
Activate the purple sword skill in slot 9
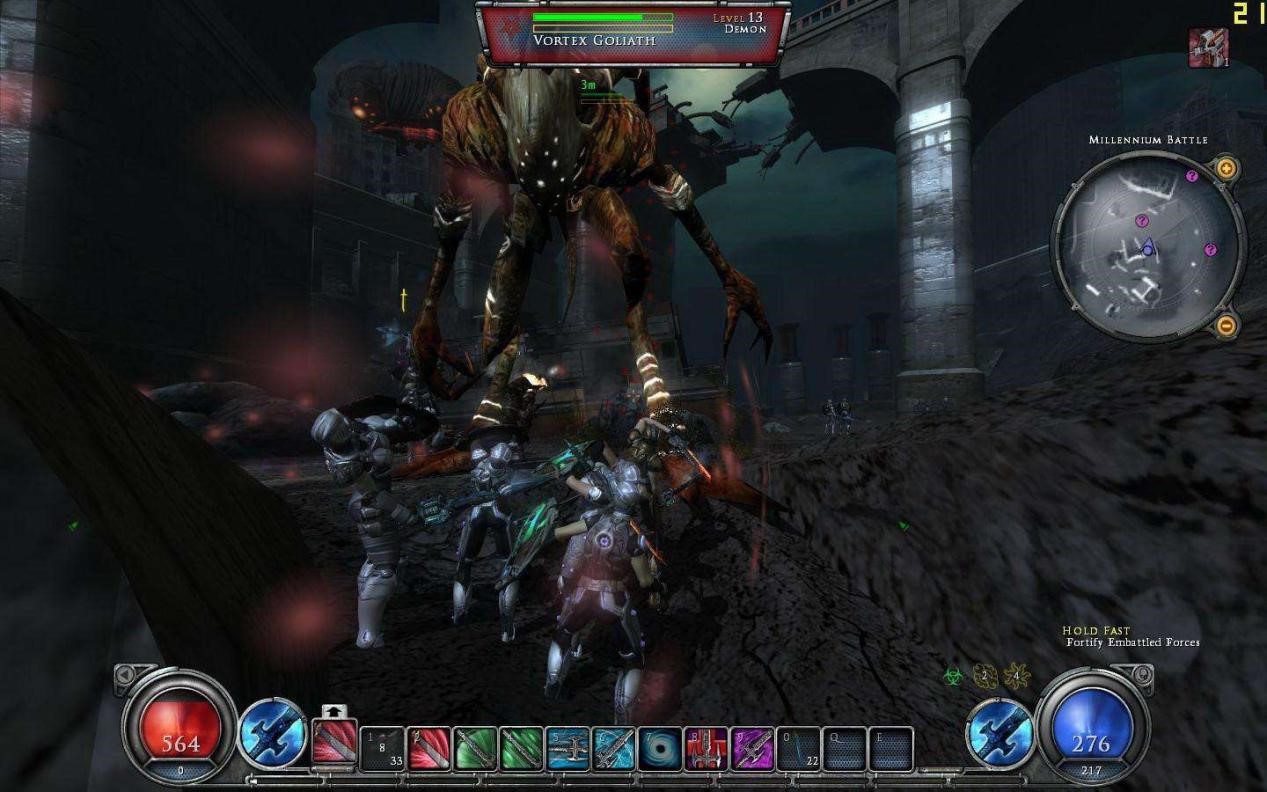[x=751, y=748]
